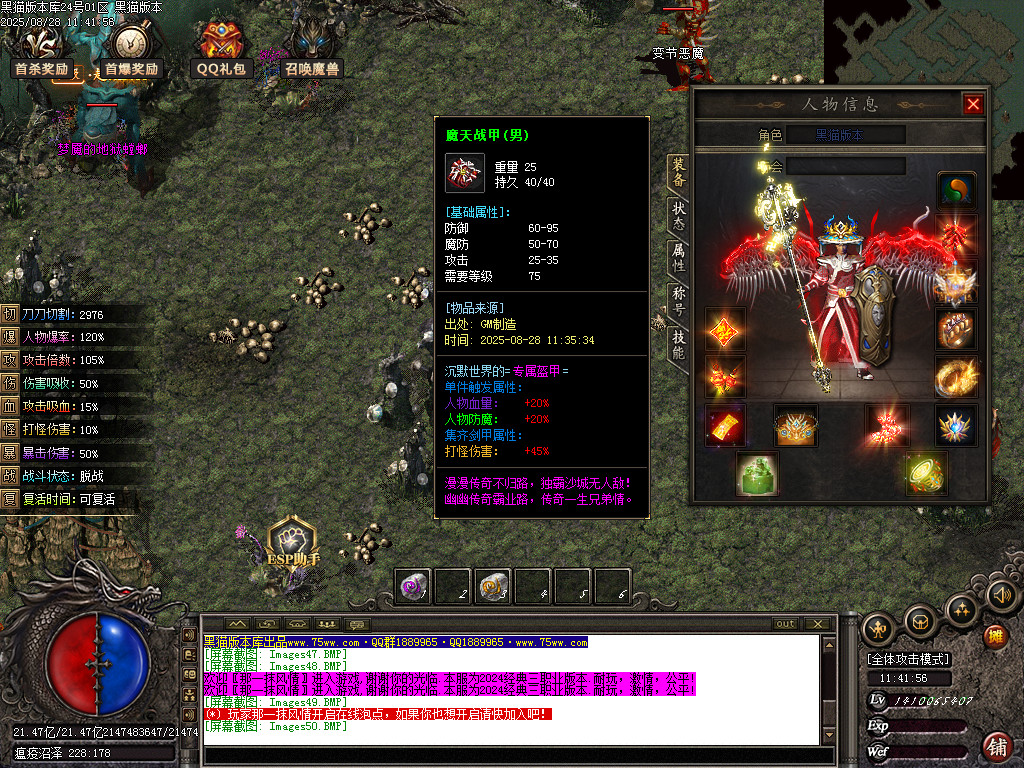Click the ESP助手 assistant fist icon
This screenshot has height=768, width=1024.
[x=293, y=538]
